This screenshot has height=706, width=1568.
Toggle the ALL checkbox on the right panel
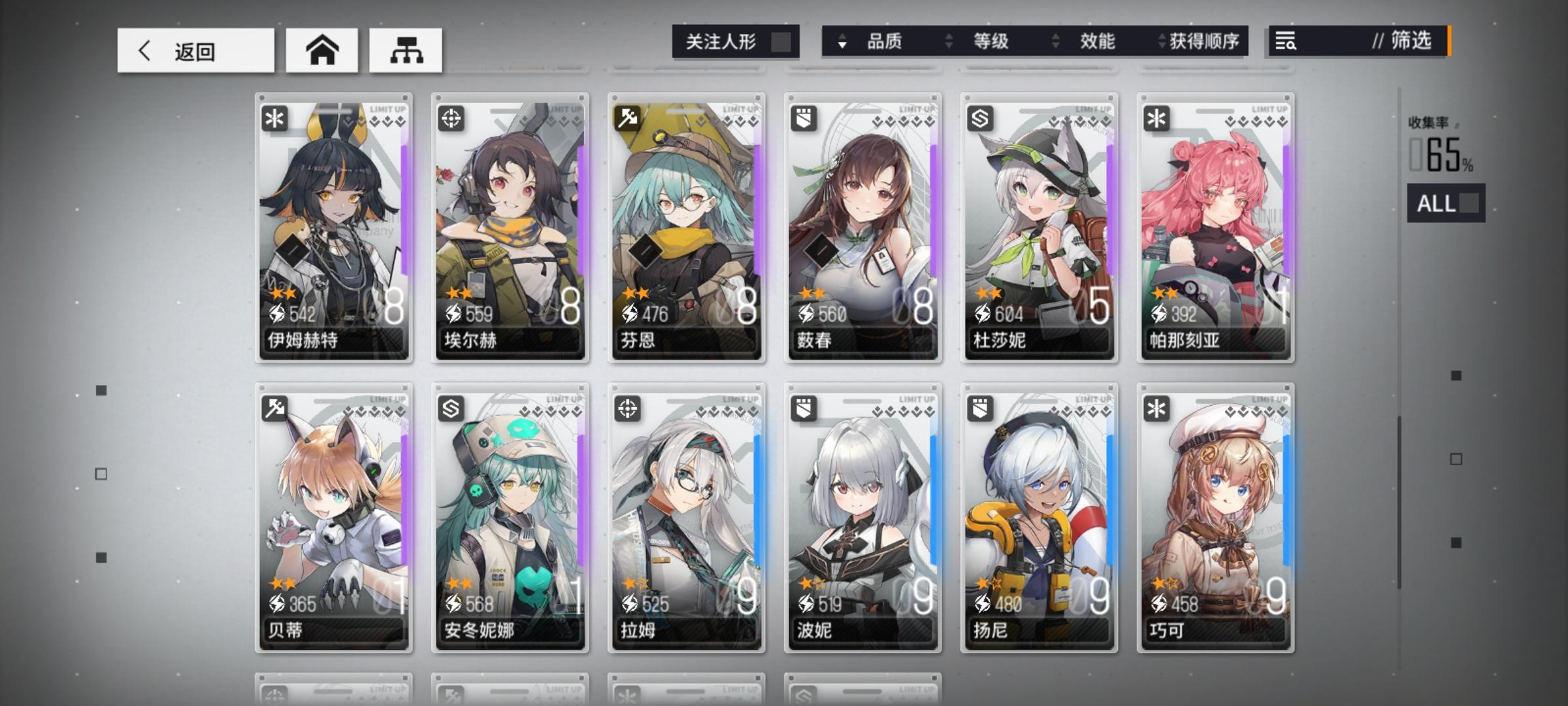(1469, 205)
